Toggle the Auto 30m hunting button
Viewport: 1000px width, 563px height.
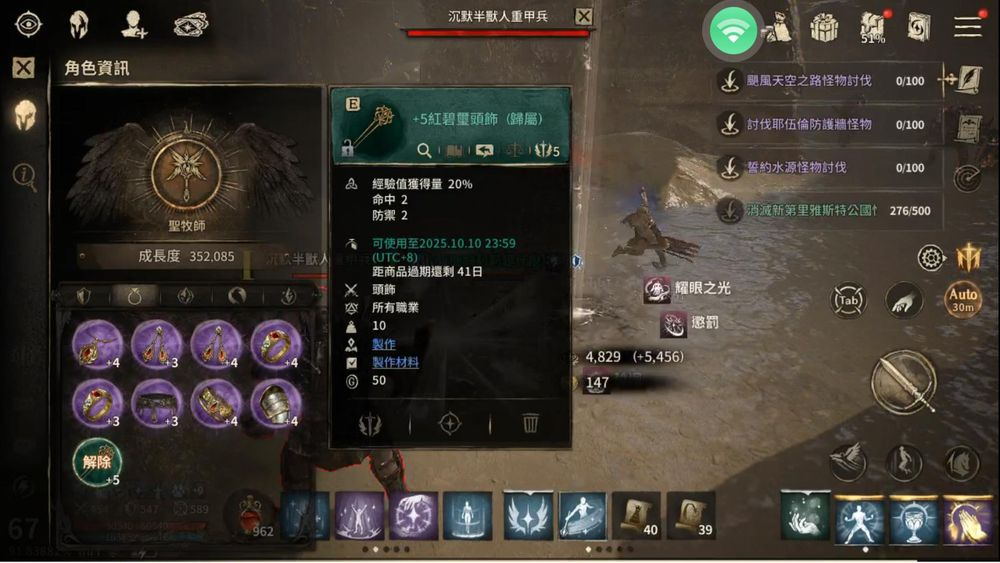point(963,299)
